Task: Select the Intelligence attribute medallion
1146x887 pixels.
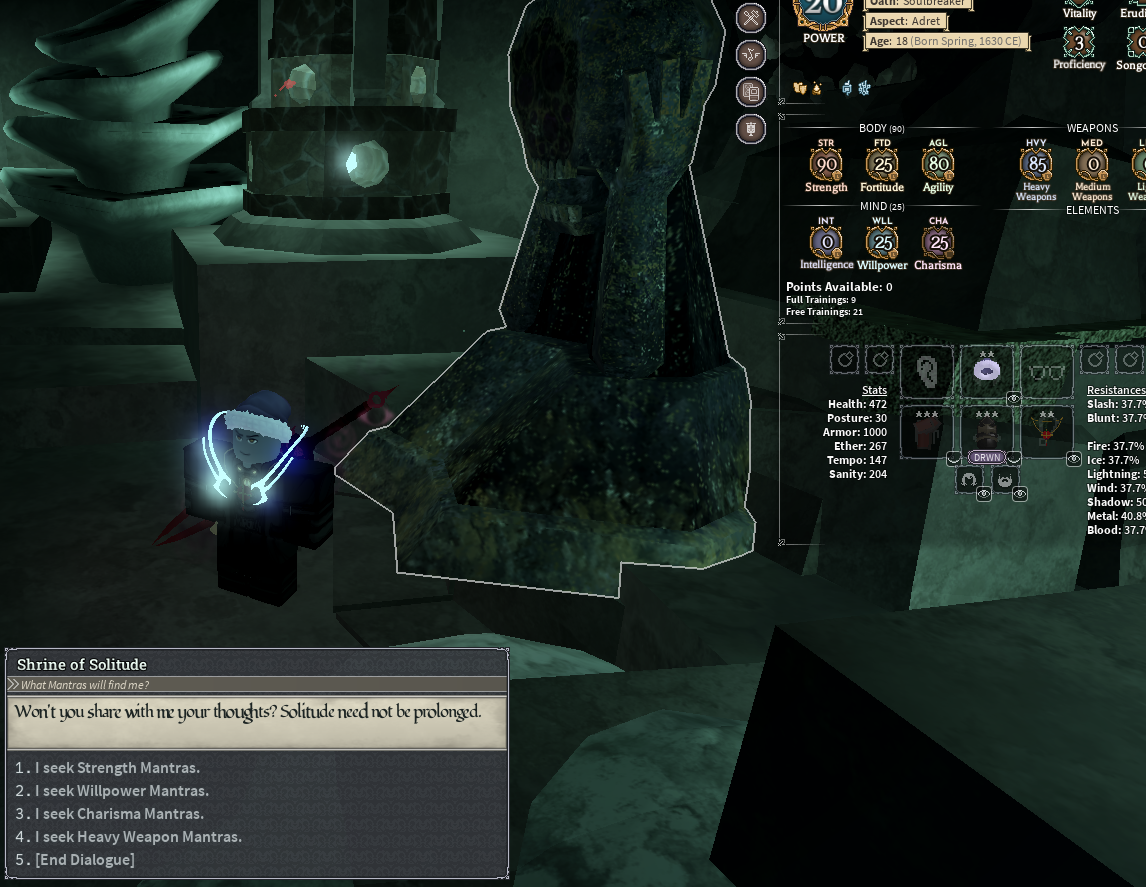Action: tap(826, 243)
